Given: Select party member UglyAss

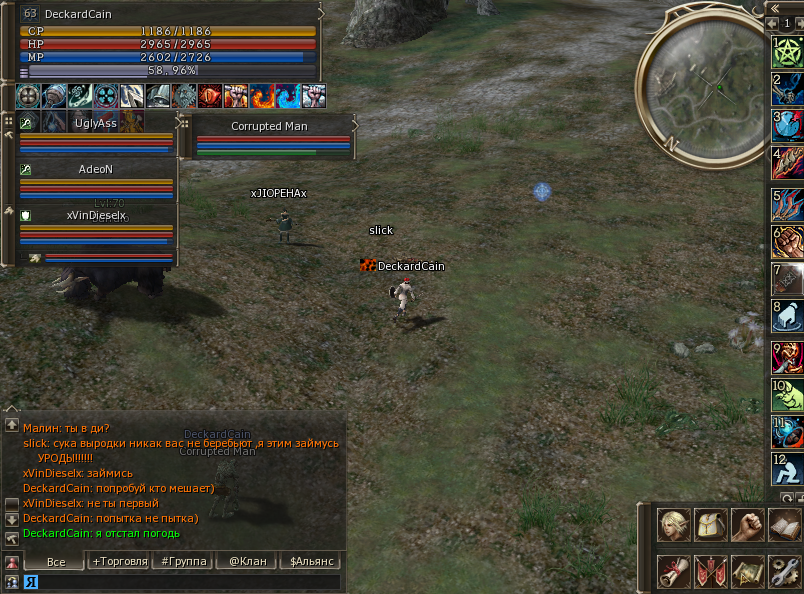Looking at the screenshot, I should 95,124.
